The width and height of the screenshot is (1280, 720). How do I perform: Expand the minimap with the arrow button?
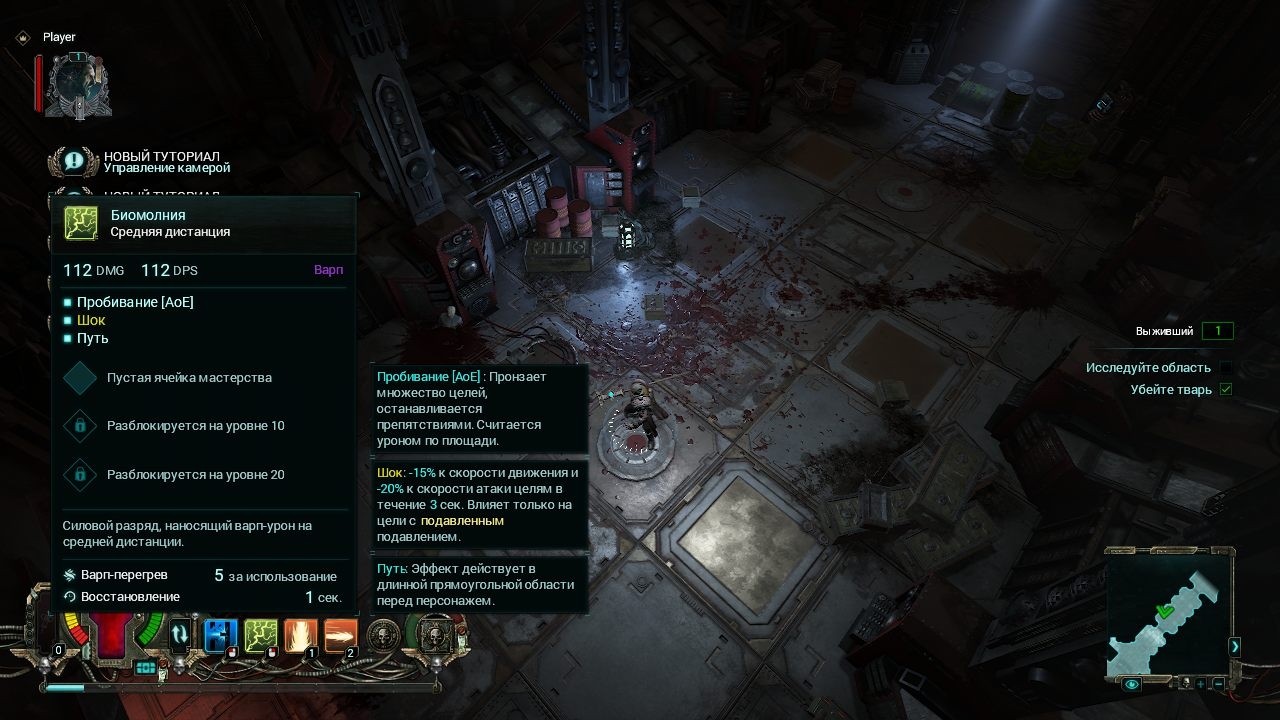pyautogui.click(x=1234, y=646)
